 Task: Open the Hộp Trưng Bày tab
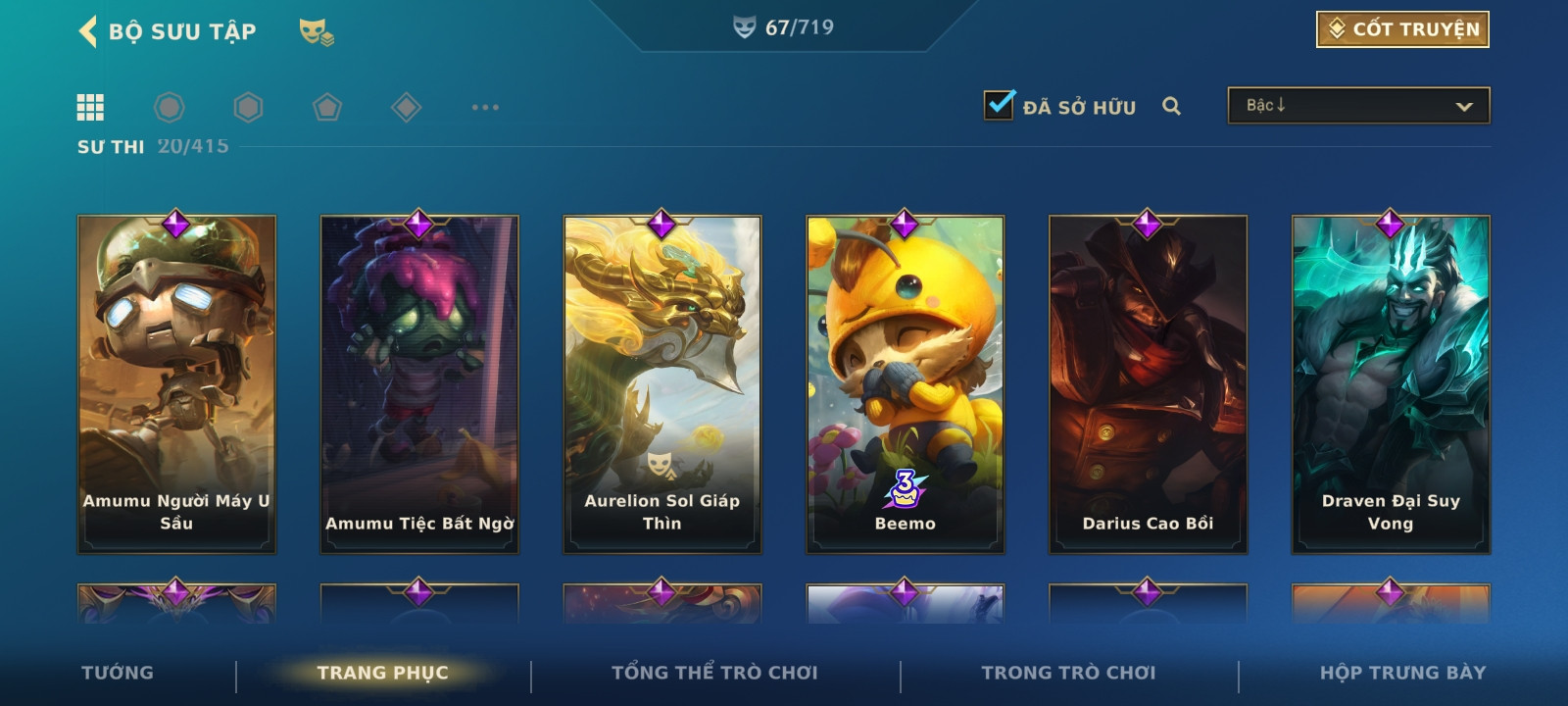click(x=1402, y=673)
